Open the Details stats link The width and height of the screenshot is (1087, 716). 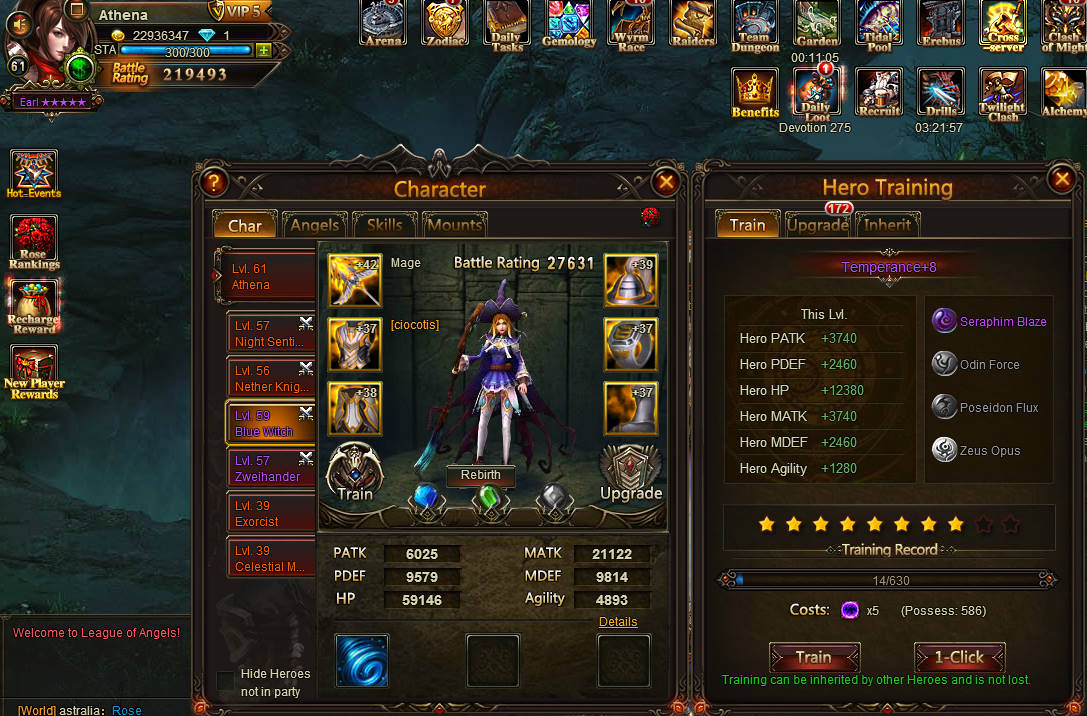tap(618, 622)
